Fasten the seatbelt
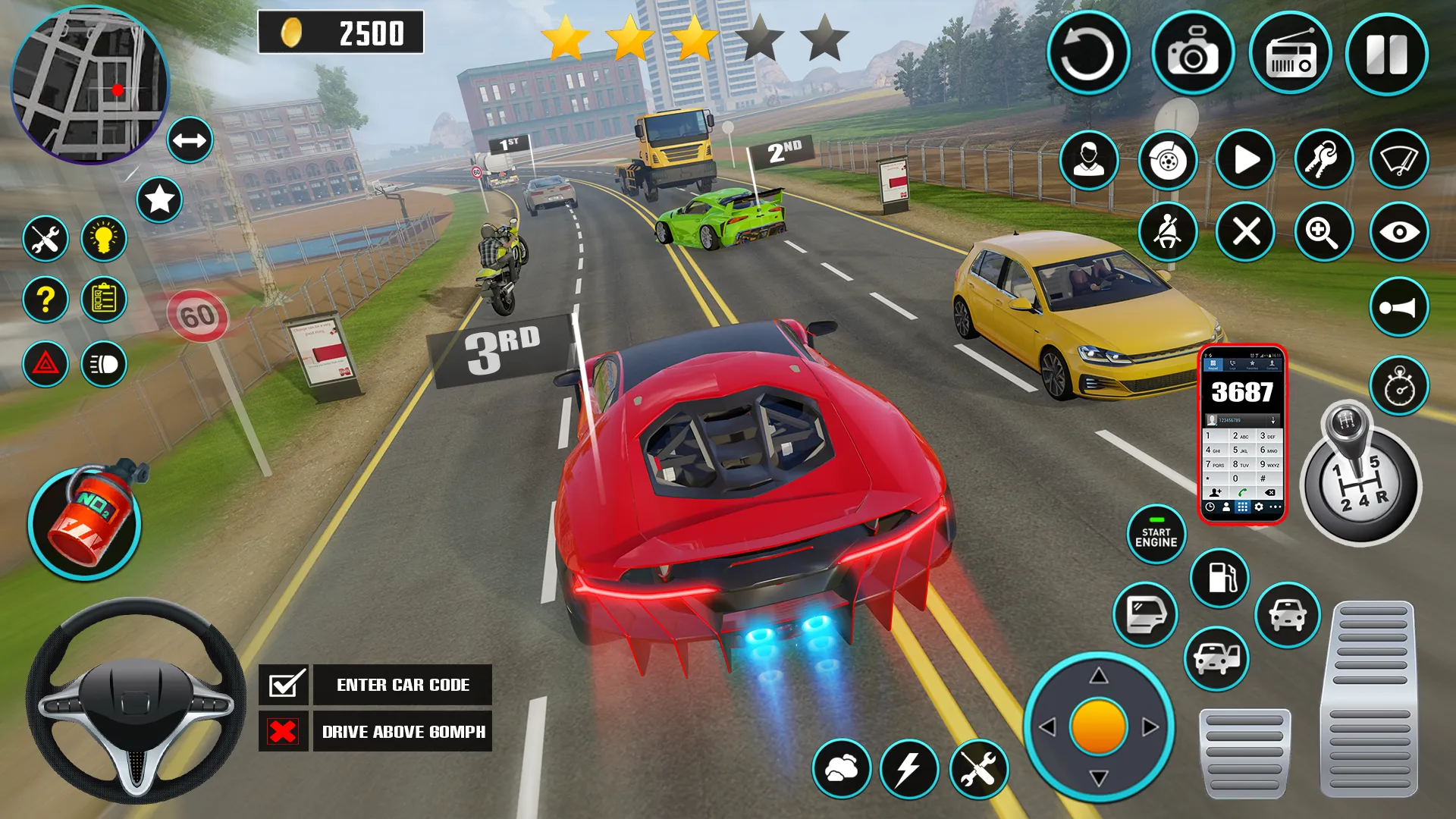1456x819 pixels. point(1168,232)
